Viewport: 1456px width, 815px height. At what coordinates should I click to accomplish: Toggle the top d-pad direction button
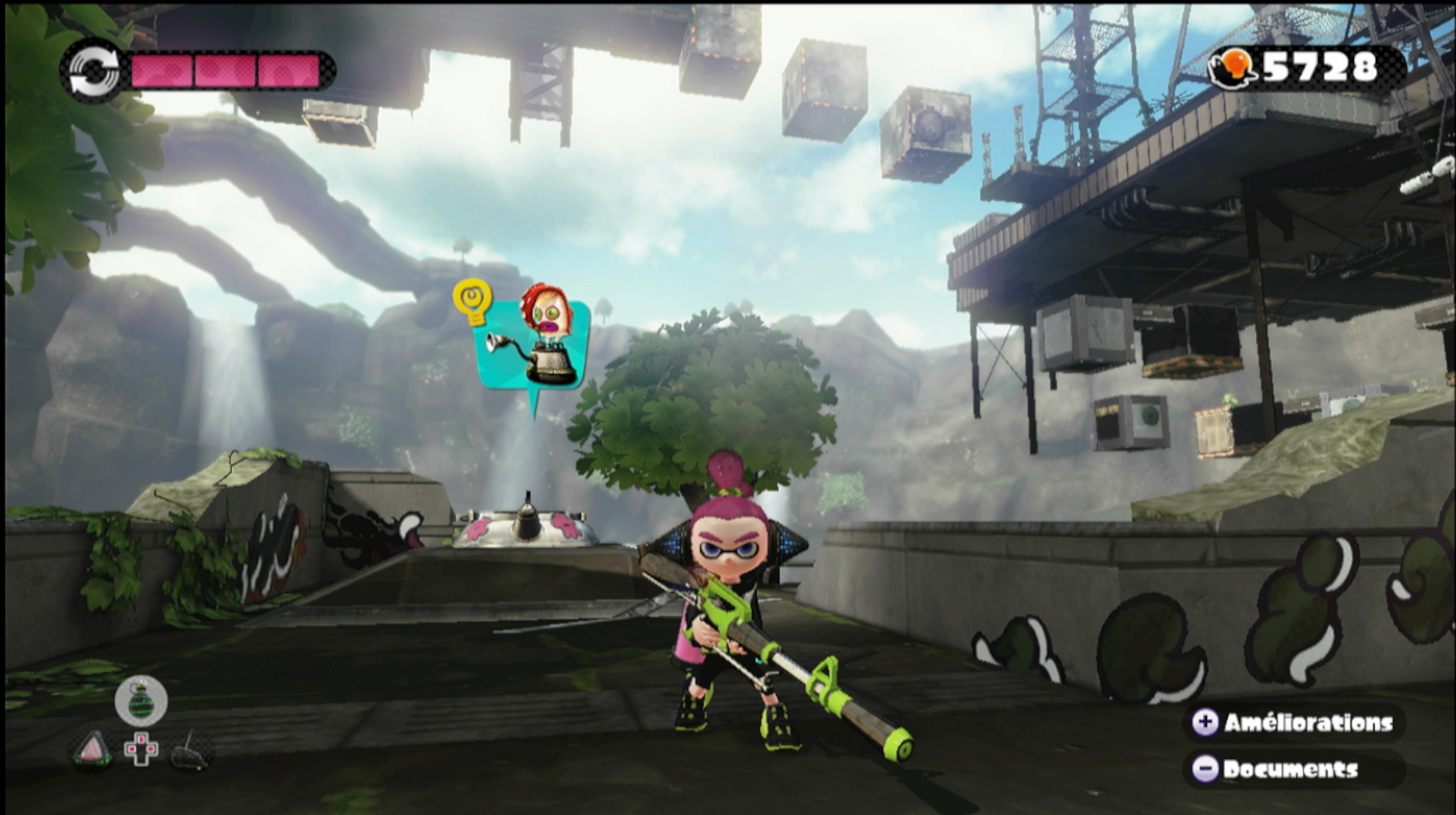pyautogui.click(x=142, y=739)
